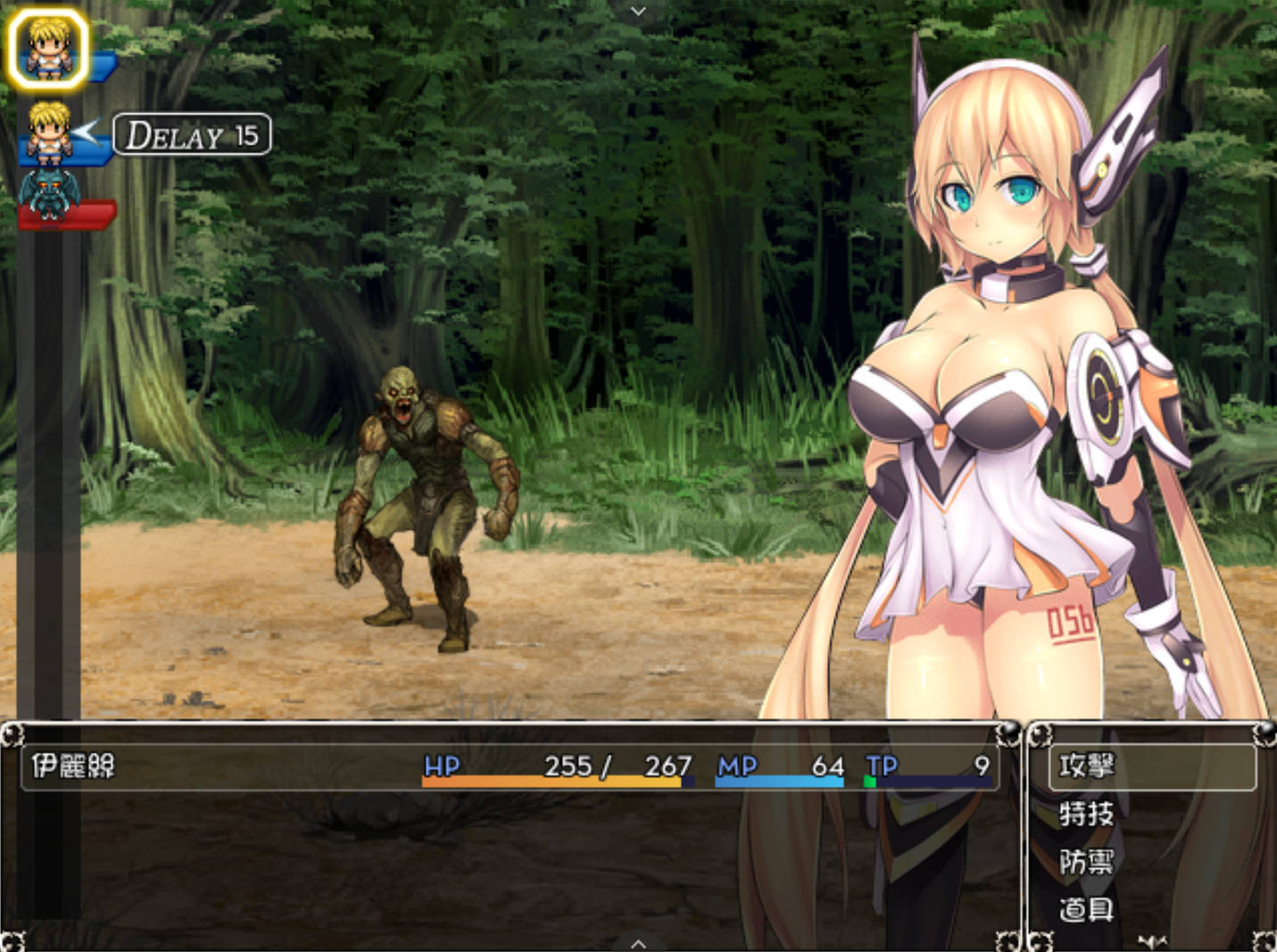The width and height of the screenshot is (1277, 952).
Task: Click the hero portrait beside Delay 15
Action: (x=50, y=133)
